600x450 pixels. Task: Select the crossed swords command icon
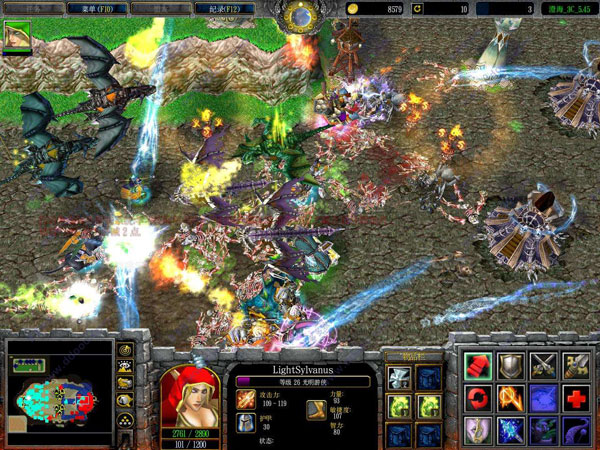coord(544,366)
